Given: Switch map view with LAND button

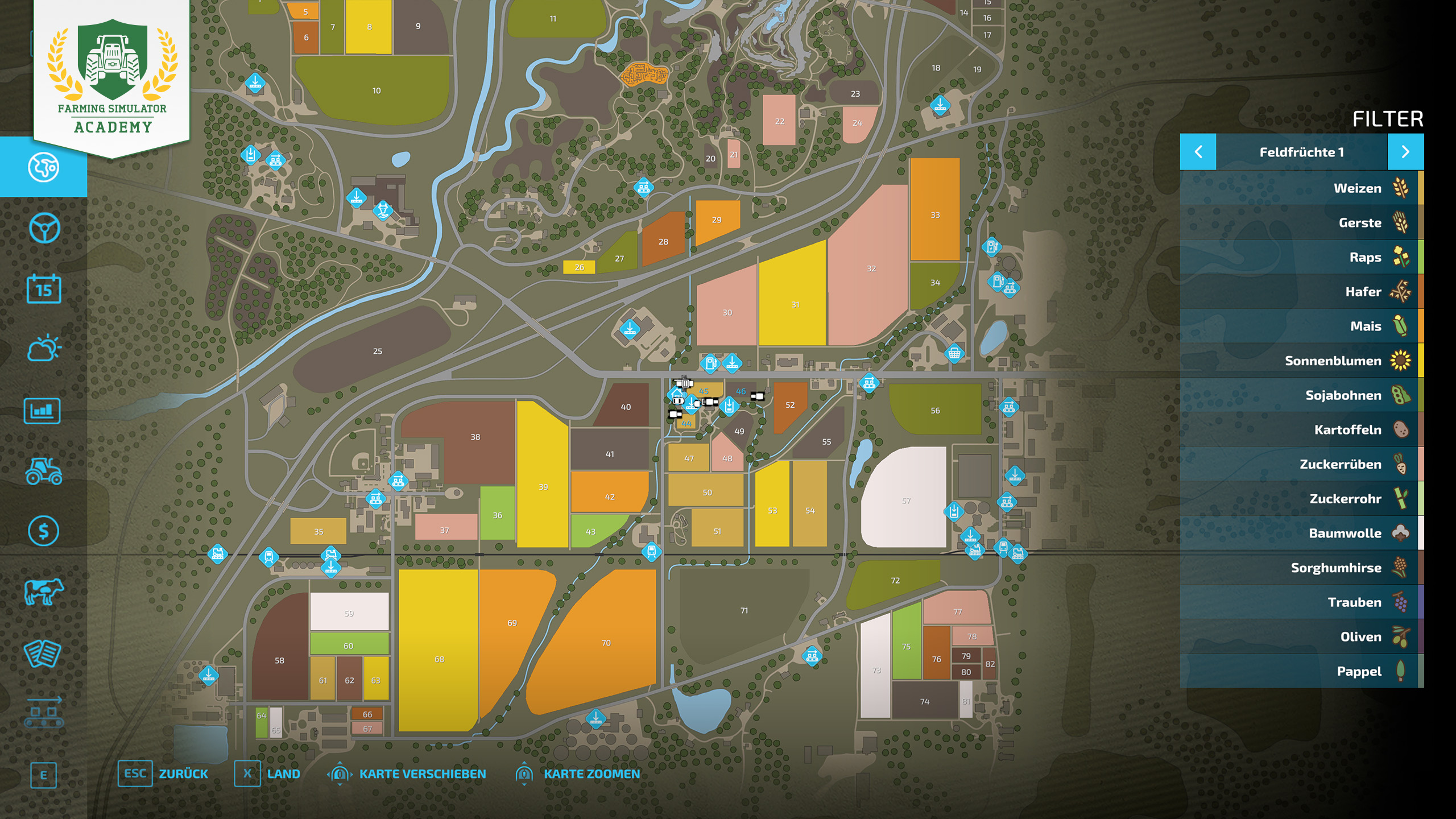Looking at the screenshot, I should pyautogui.click(x=267, y=774).
